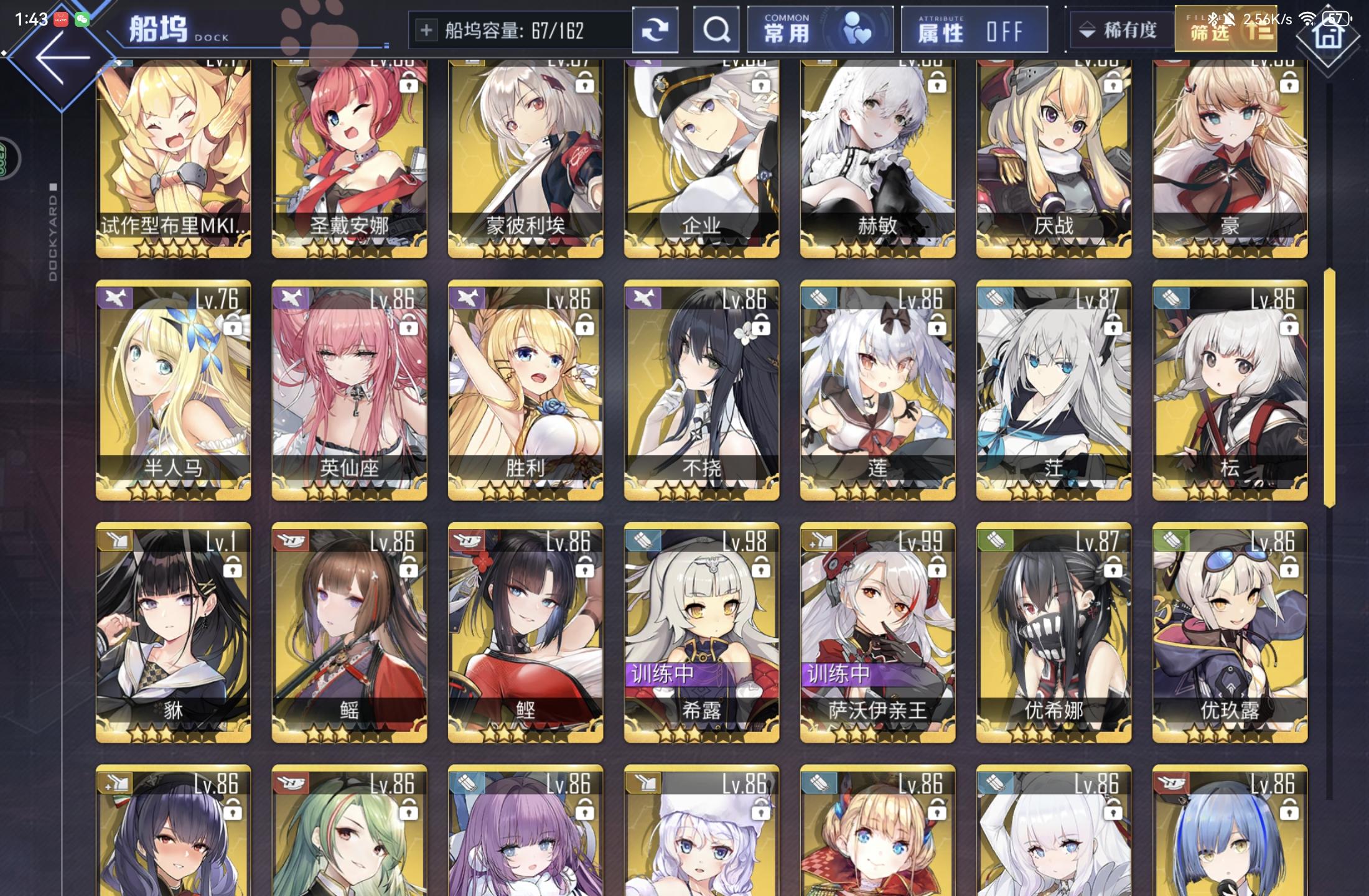The width and height of the screenshot is (1369, 896).
Task: Open the favorites heart icon next to 常用
Action: (859, 29)
